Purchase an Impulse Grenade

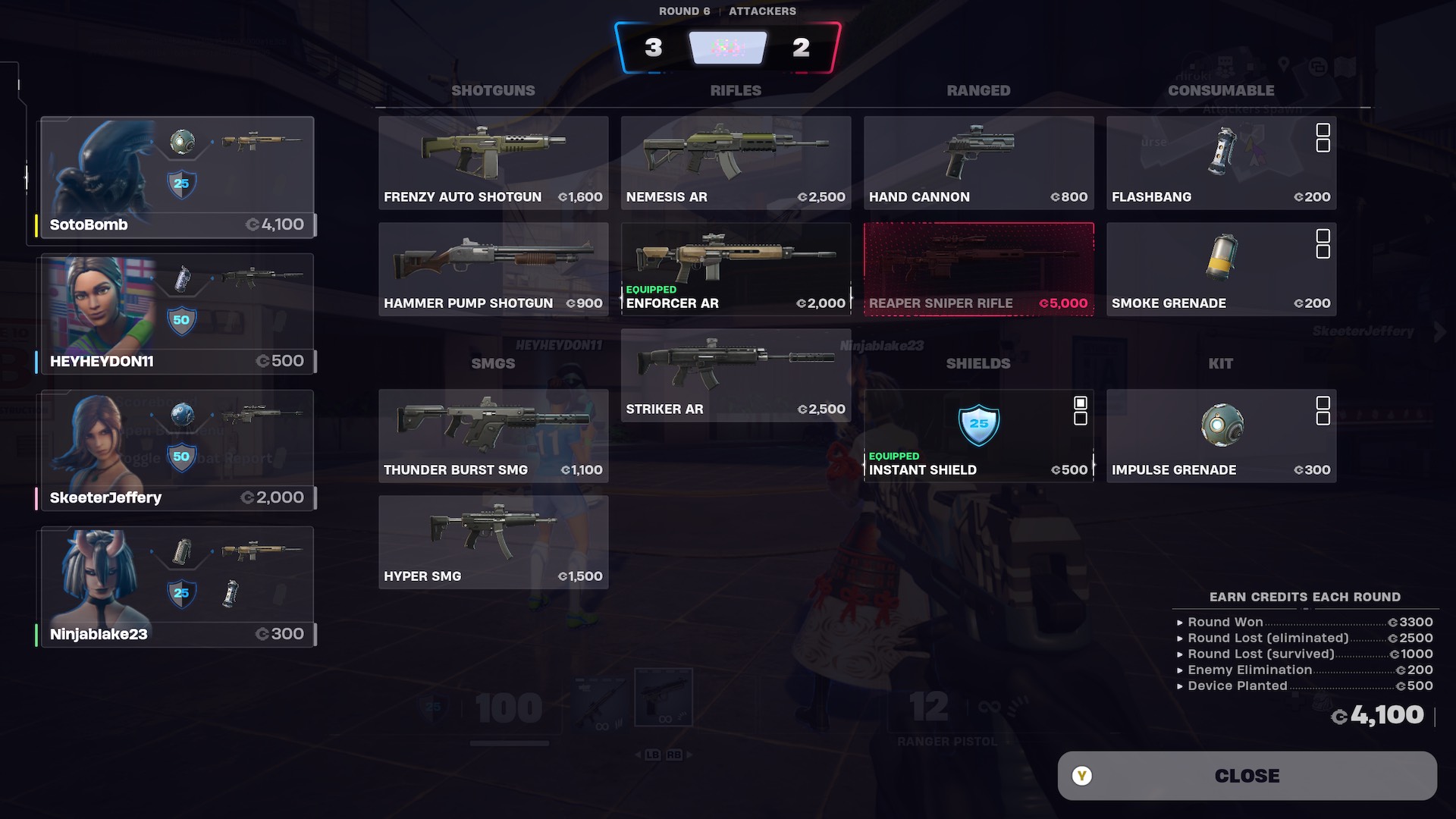[x=1221, y=435]
